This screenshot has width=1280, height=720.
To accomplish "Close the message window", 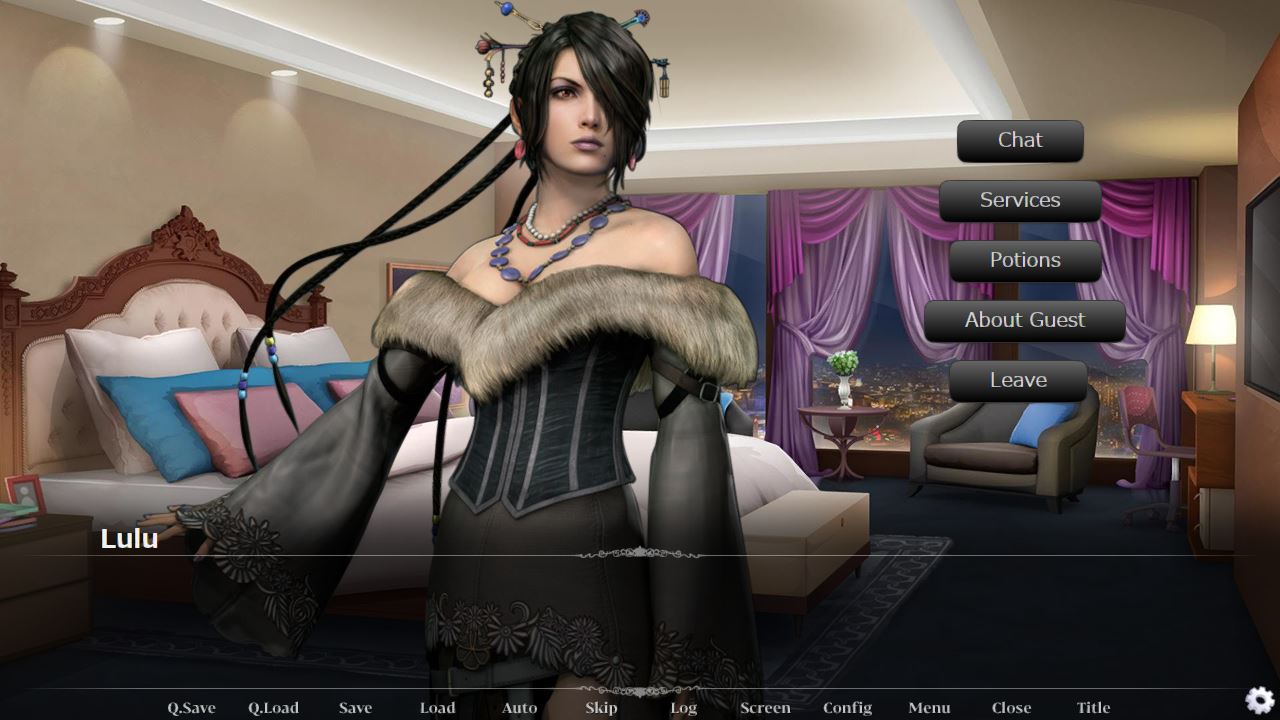I will 1011,708.
